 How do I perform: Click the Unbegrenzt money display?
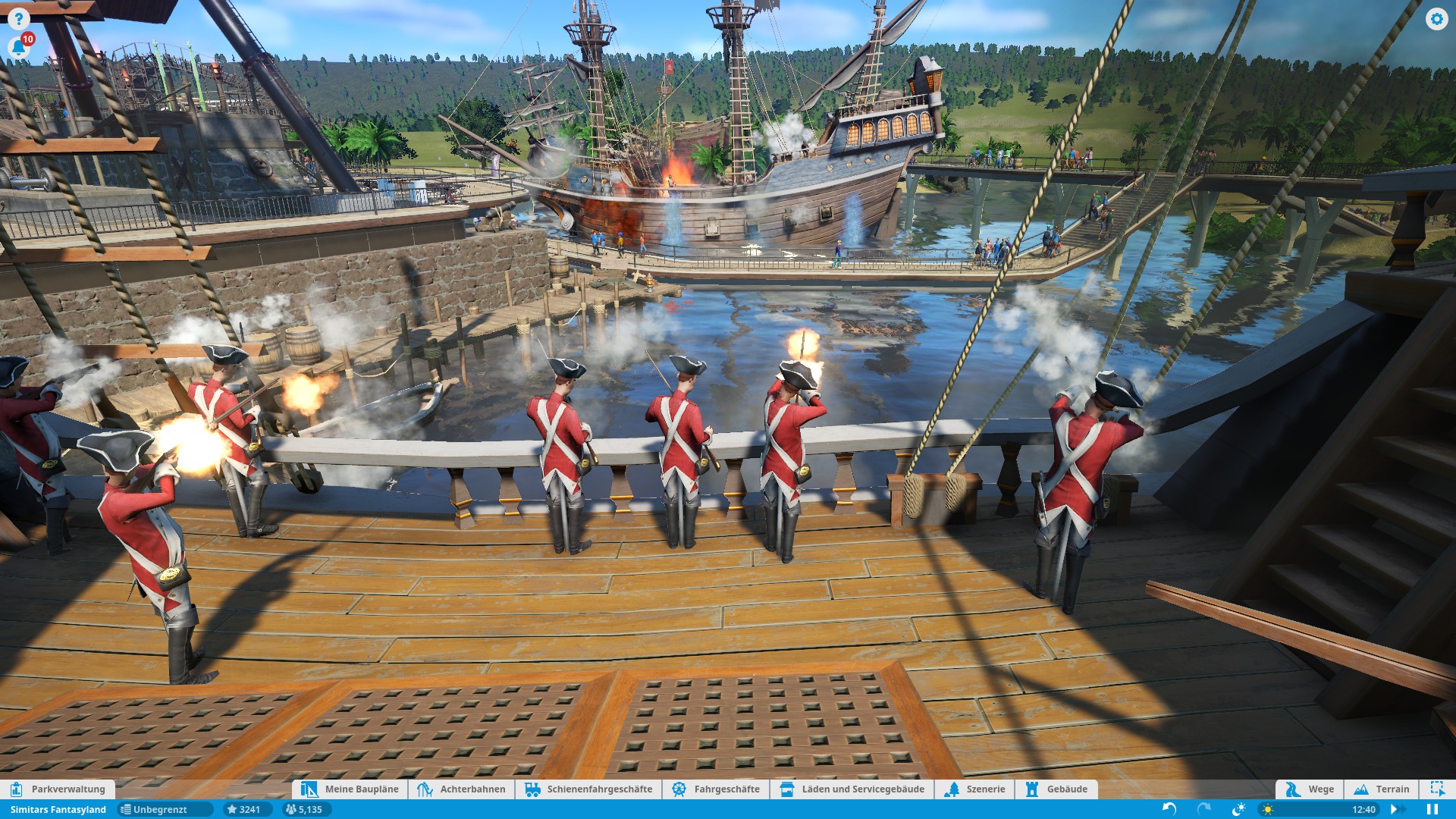(155, 810)
